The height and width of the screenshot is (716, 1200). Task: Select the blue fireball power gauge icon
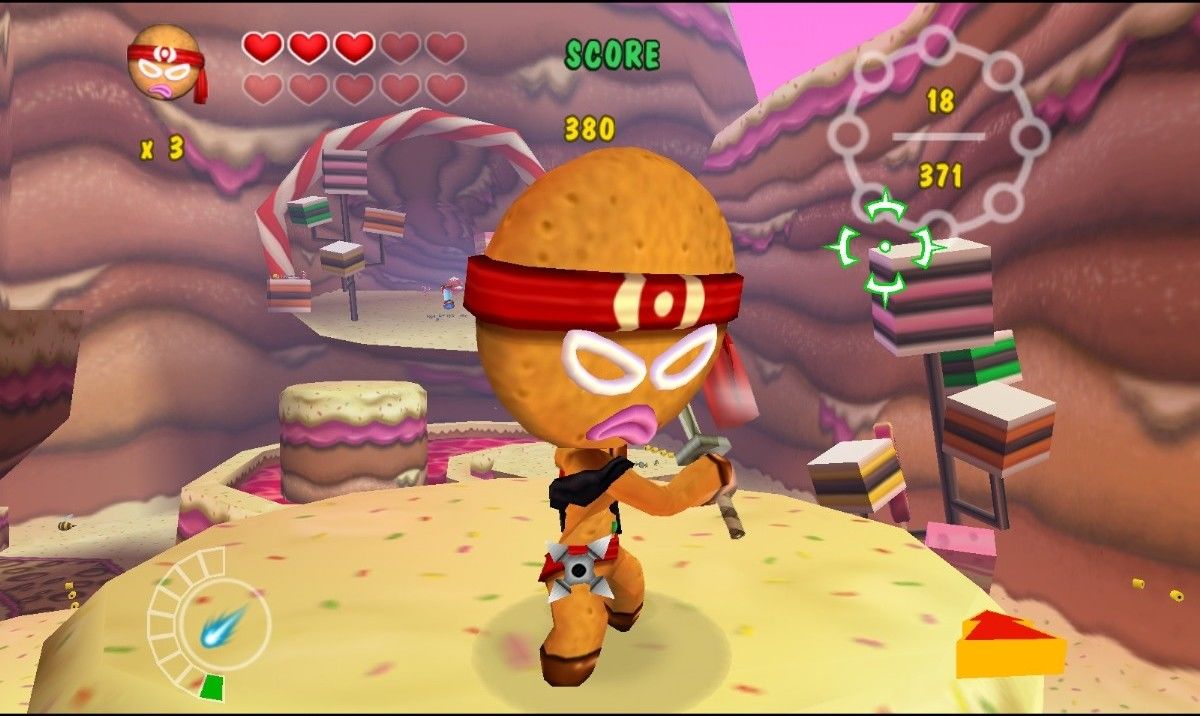point(218,628)
